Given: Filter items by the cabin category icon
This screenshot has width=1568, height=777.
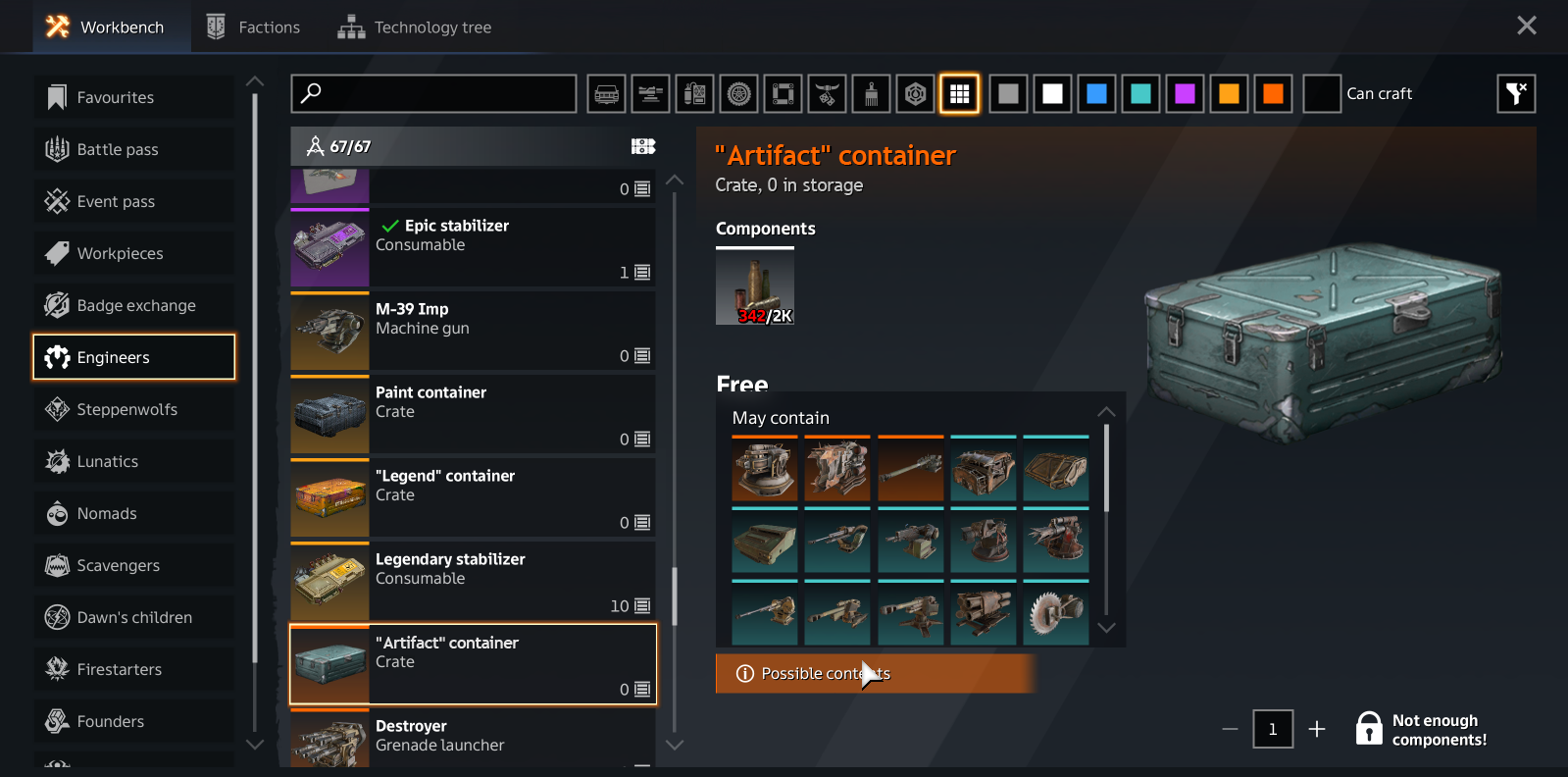Looking at the screenshot, I should pyautogui.click(x=606, y=93).
